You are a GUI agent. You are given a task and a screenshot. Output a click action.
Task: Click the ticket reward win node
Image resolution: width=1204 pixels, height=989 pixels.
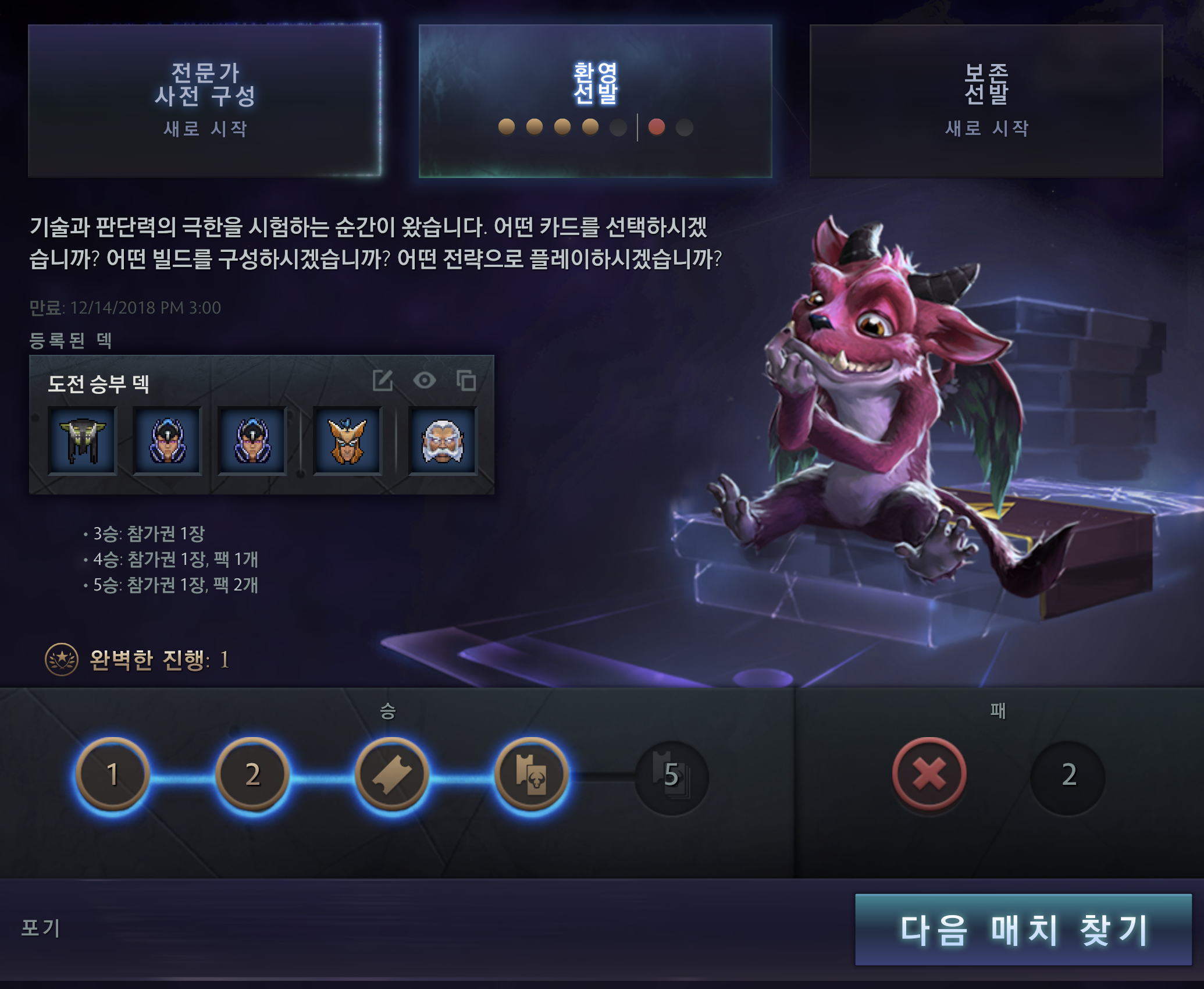[x=392, y=775]
